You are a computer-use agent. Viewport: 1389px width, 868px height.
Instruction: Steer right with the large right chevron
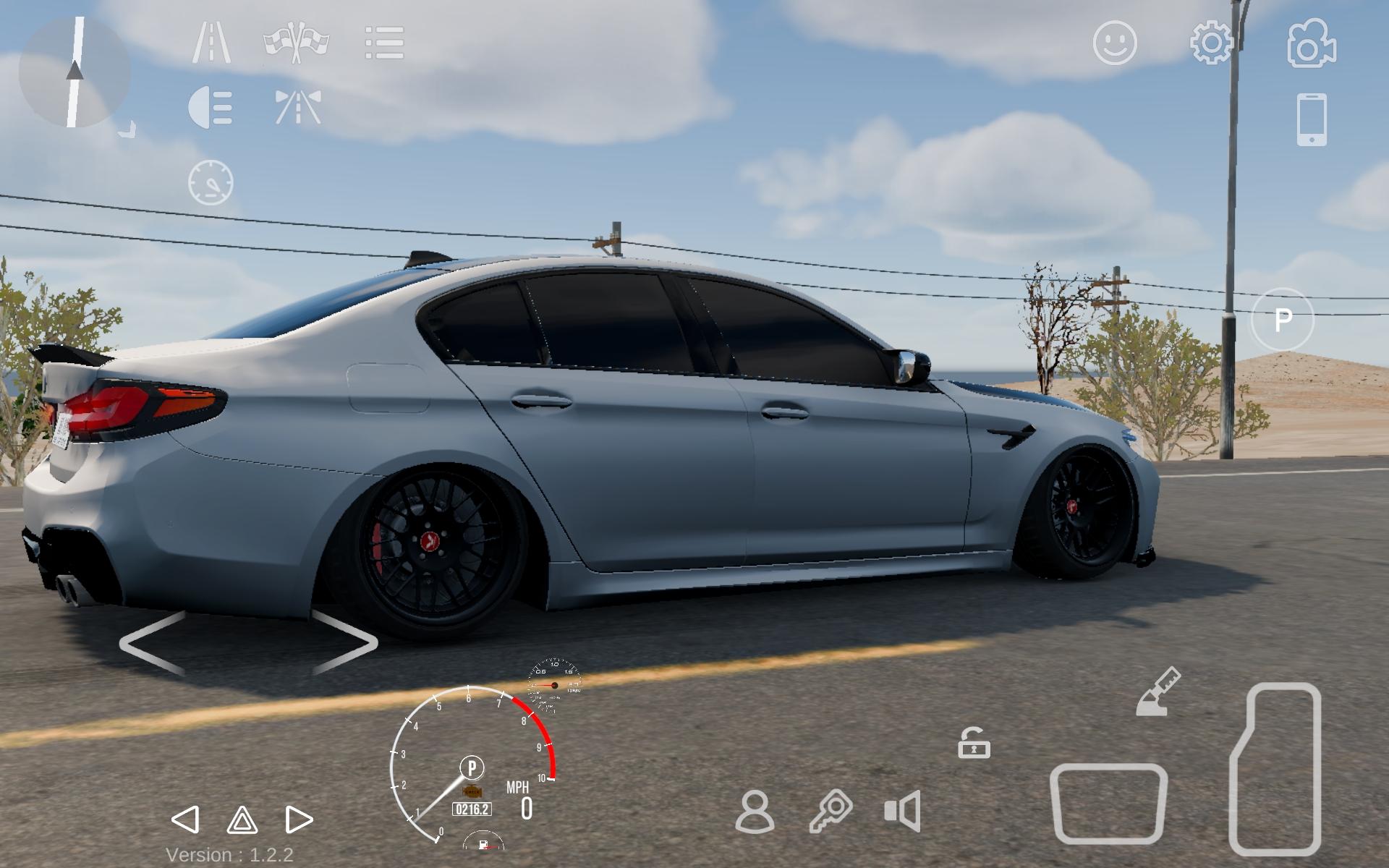coord(345,643)
